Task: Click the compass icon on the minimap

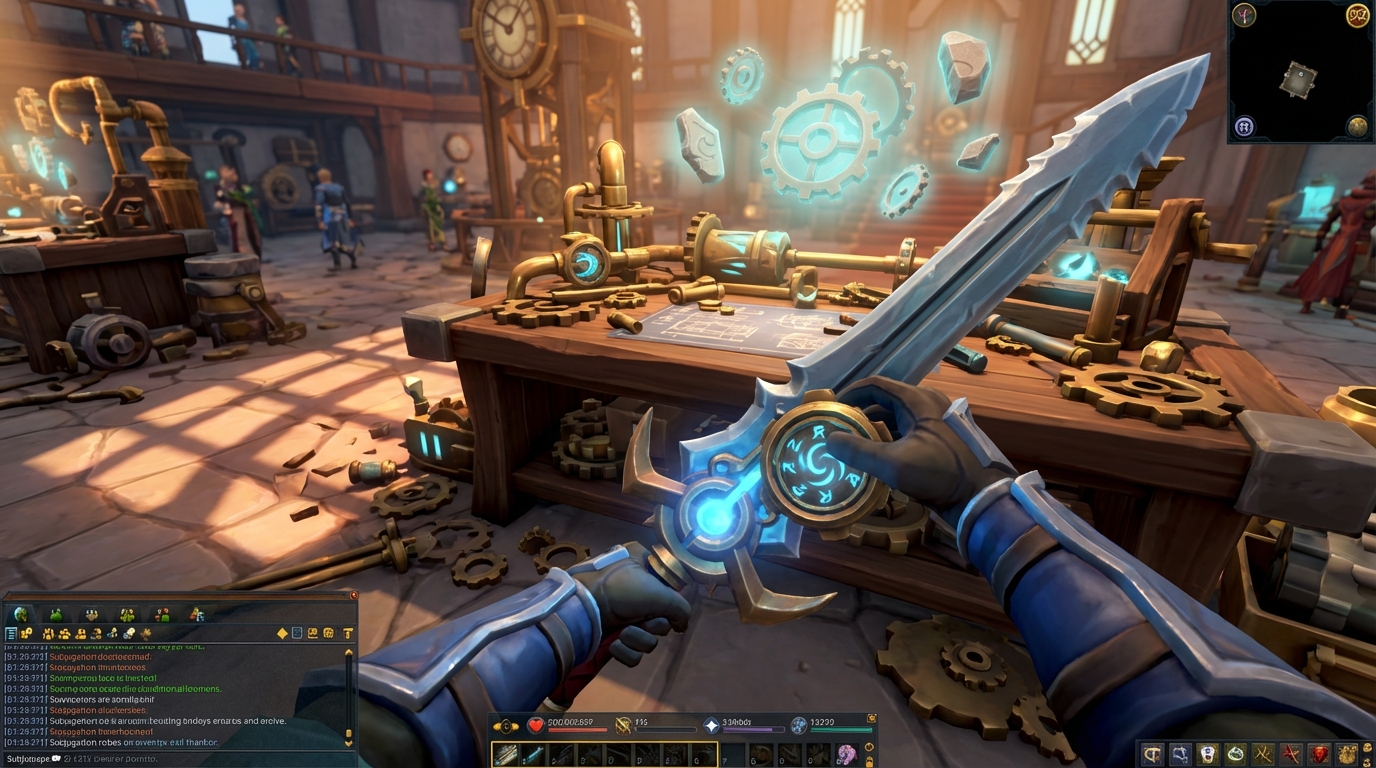Action: pyautogui.click(x=1244, y=14)
